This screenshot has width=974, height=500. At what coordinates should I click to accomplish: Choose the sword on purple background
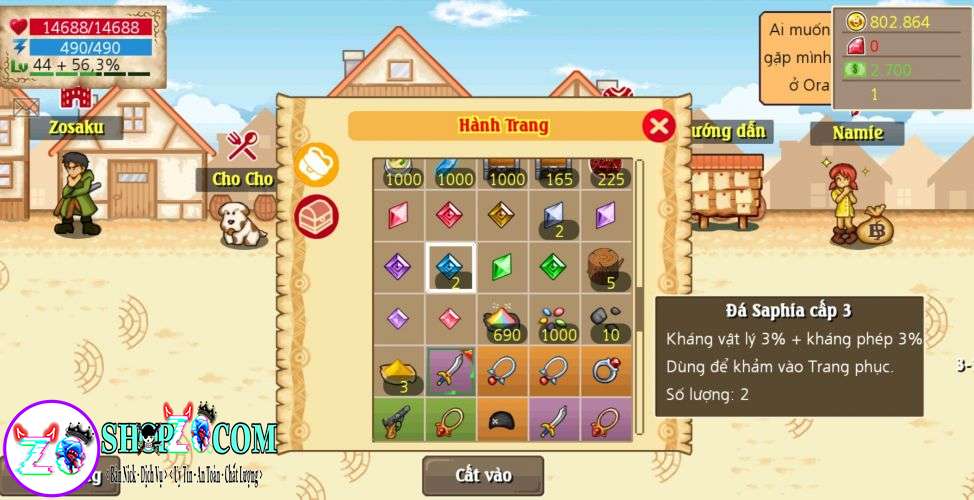coord(451,371)
